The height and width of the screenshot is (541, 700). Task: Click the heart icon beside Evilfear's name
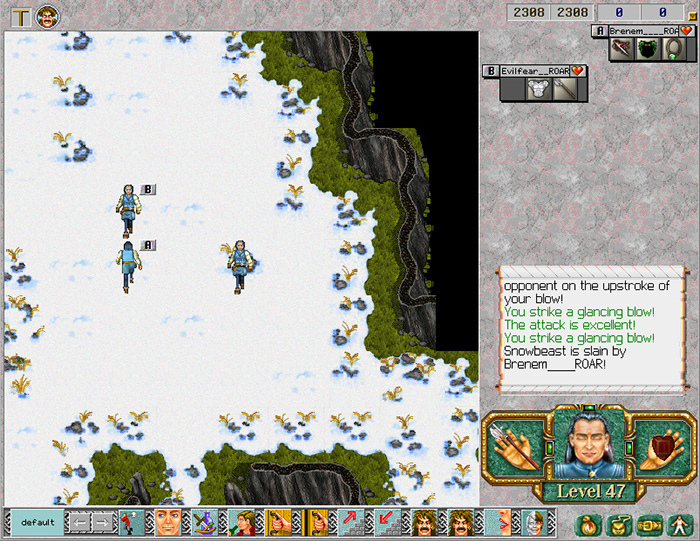tap(578, 71)
